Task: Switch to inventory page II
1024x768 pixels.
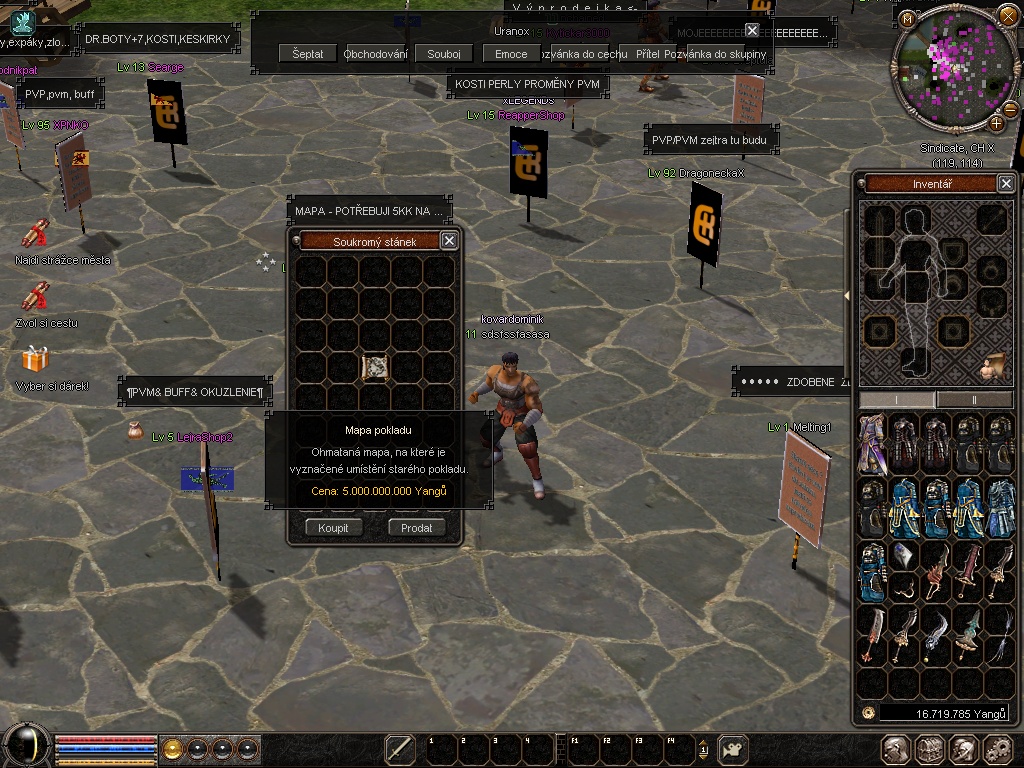Action: pos(974,400)
